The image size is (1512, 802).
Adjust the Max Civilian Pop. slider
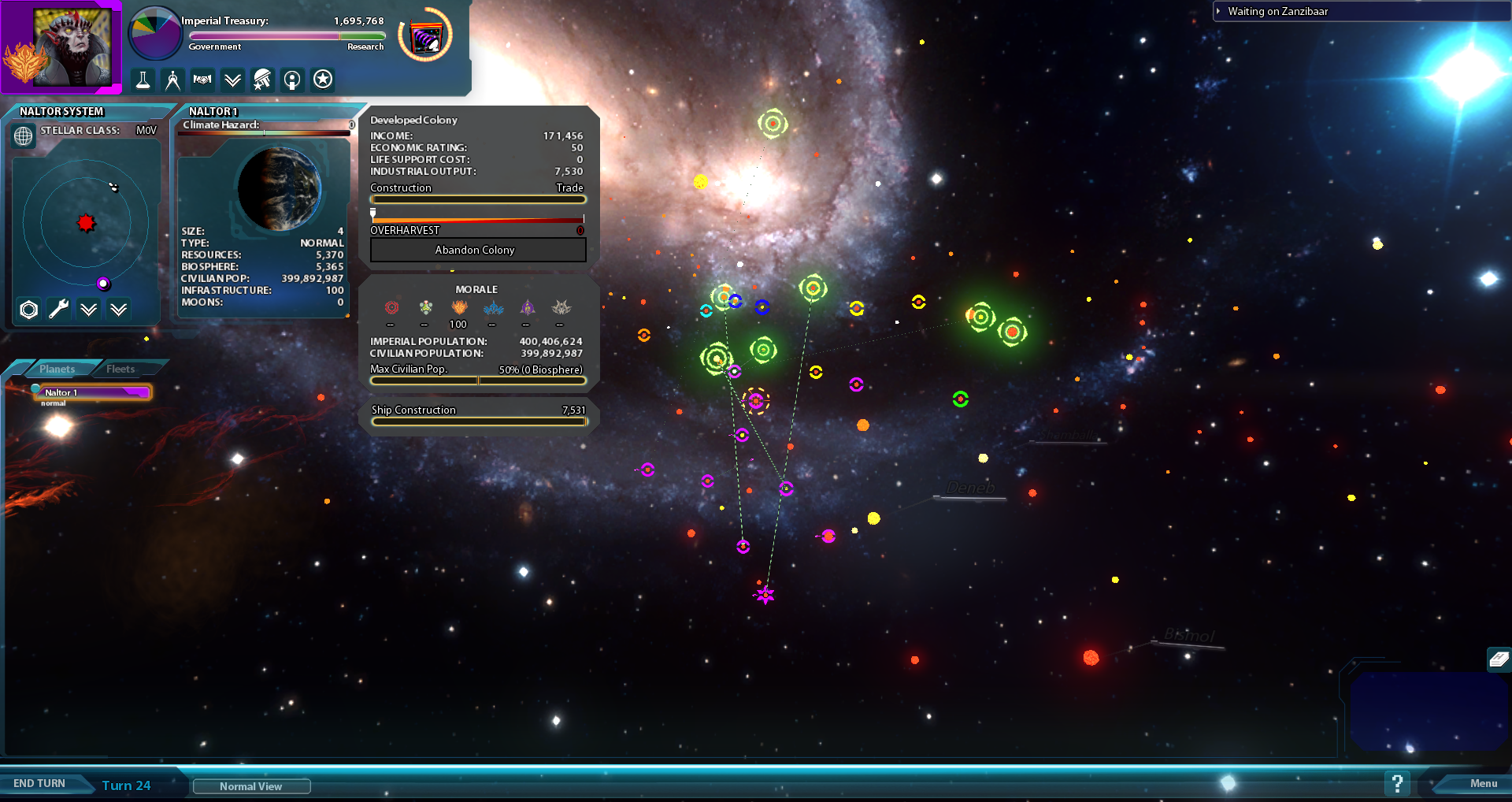478,381
